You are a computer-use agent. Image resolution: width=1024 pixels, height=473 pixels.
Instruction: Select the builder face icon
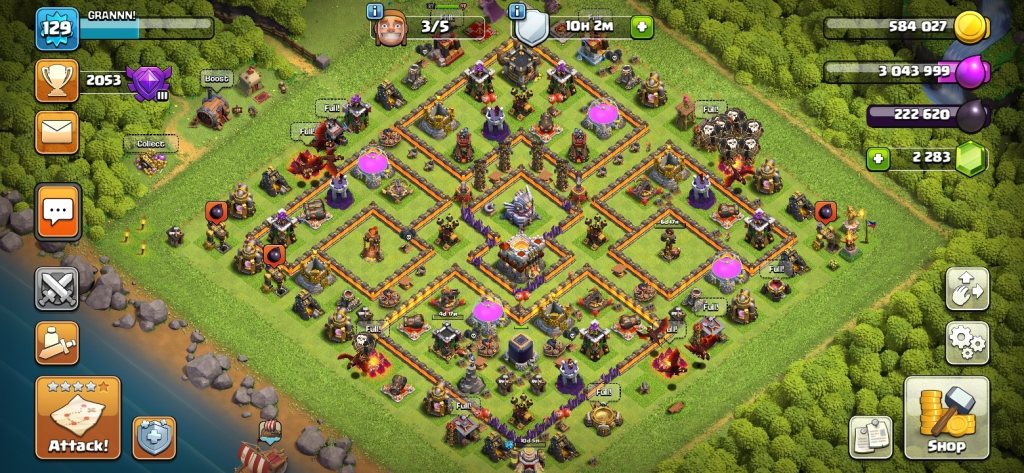coord(392,28)
